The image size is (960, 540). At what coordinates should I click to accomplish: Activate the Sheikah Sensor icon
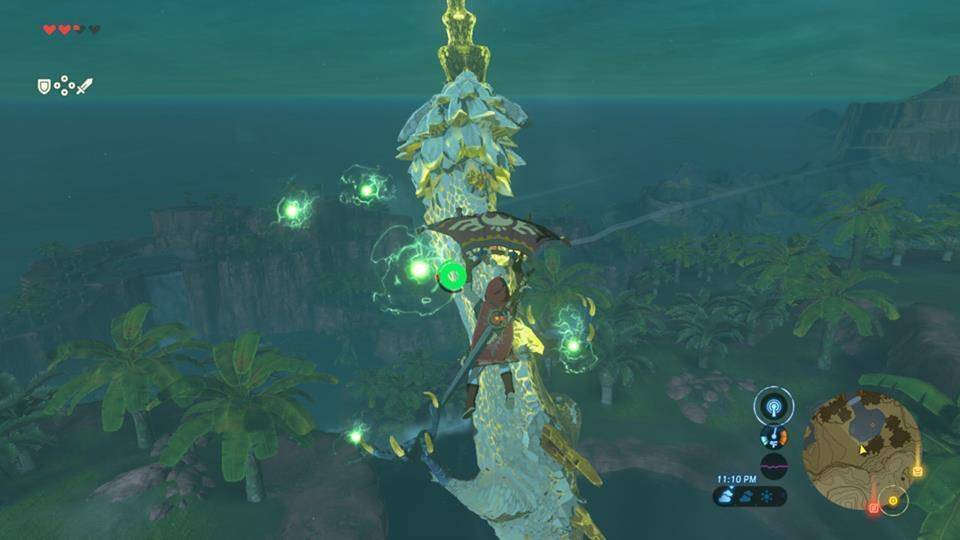click(773, 406)
